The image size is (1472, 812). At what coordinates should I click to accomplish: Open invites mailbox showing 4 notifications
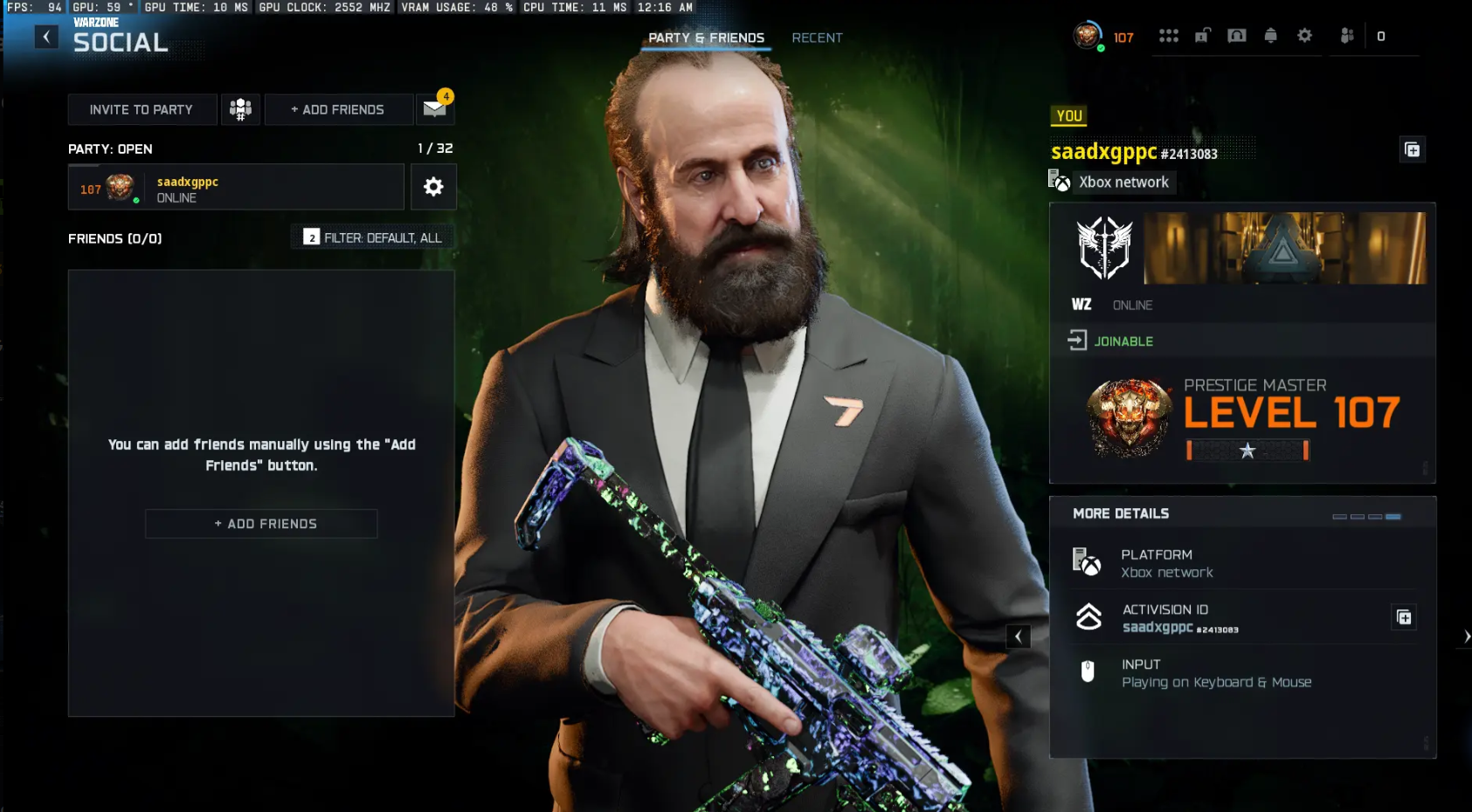pos(434,109)
